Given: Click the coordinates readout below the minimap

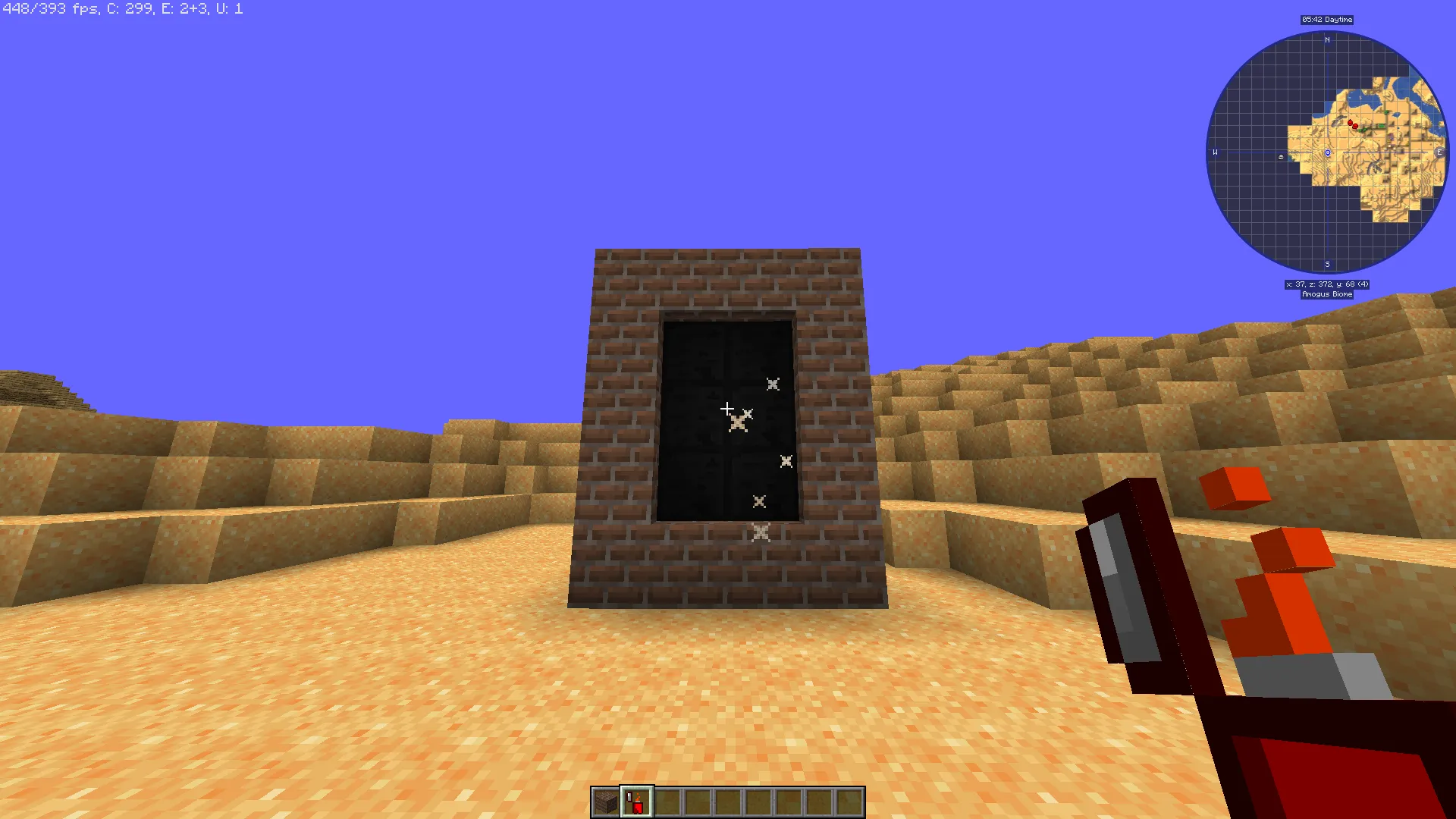Looking at the screenshot, I should (1327, 284).
